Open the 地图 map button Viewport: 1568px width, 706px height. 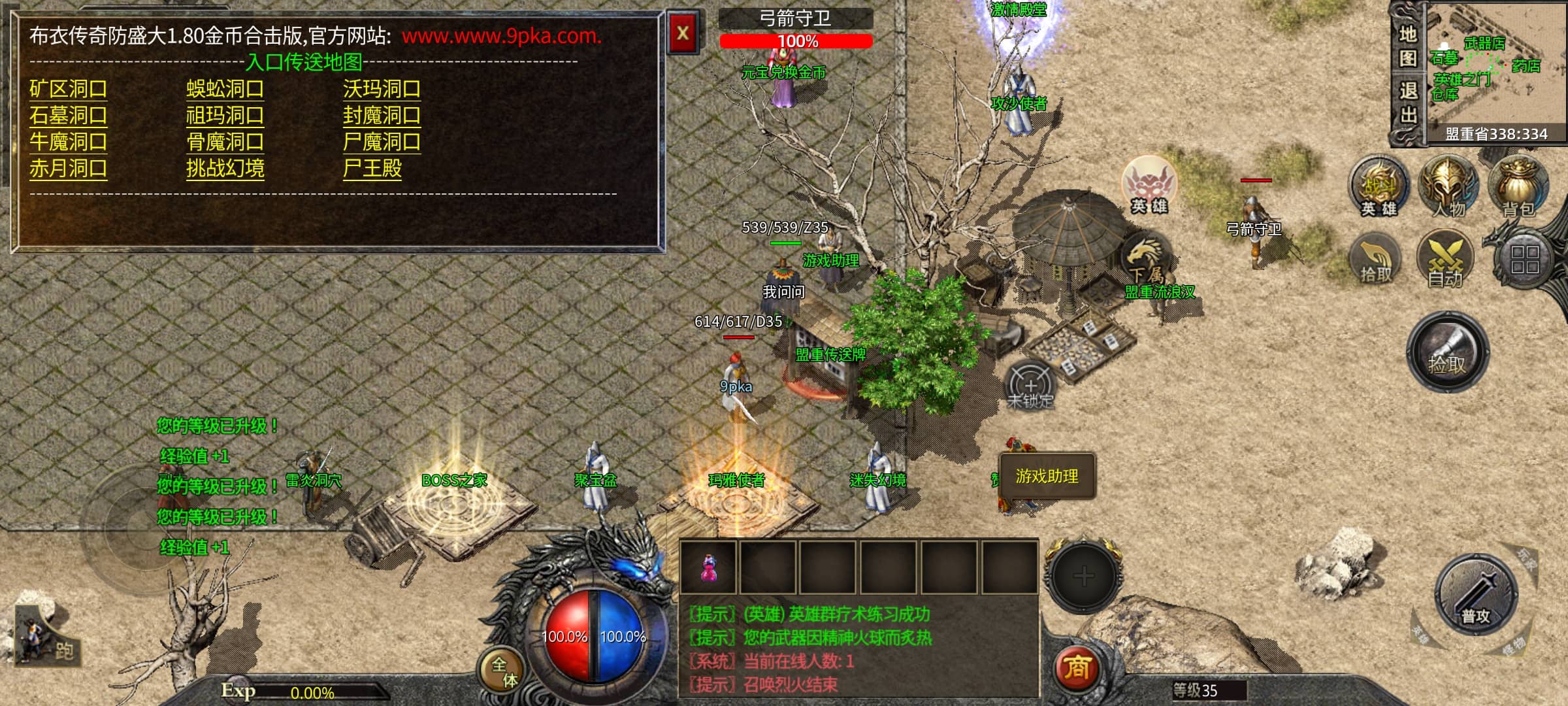pyautogui.click(x=1407, y=46)
